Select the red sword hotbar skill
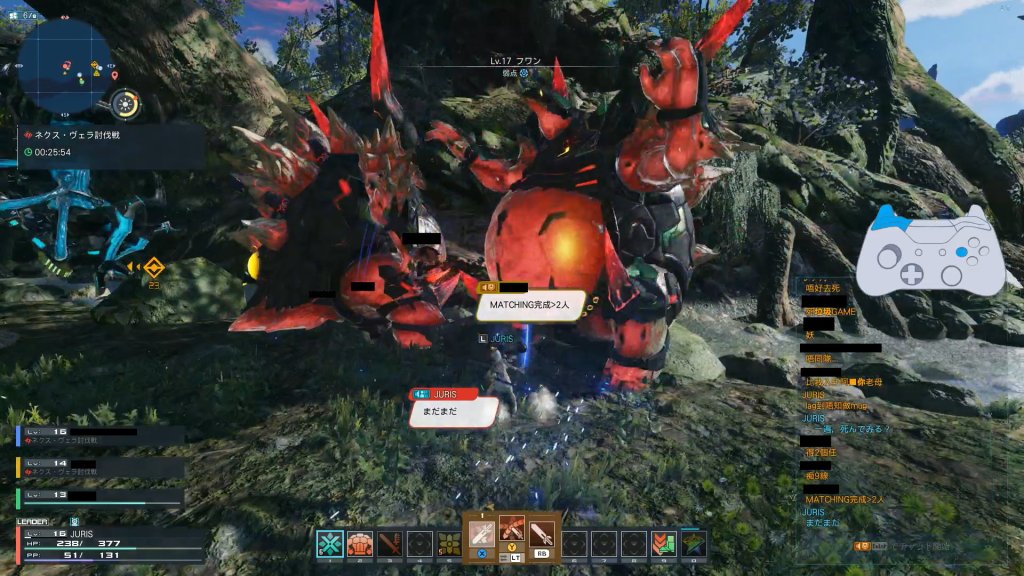The height and width of the screenshot is (576, 1024). 390,544
